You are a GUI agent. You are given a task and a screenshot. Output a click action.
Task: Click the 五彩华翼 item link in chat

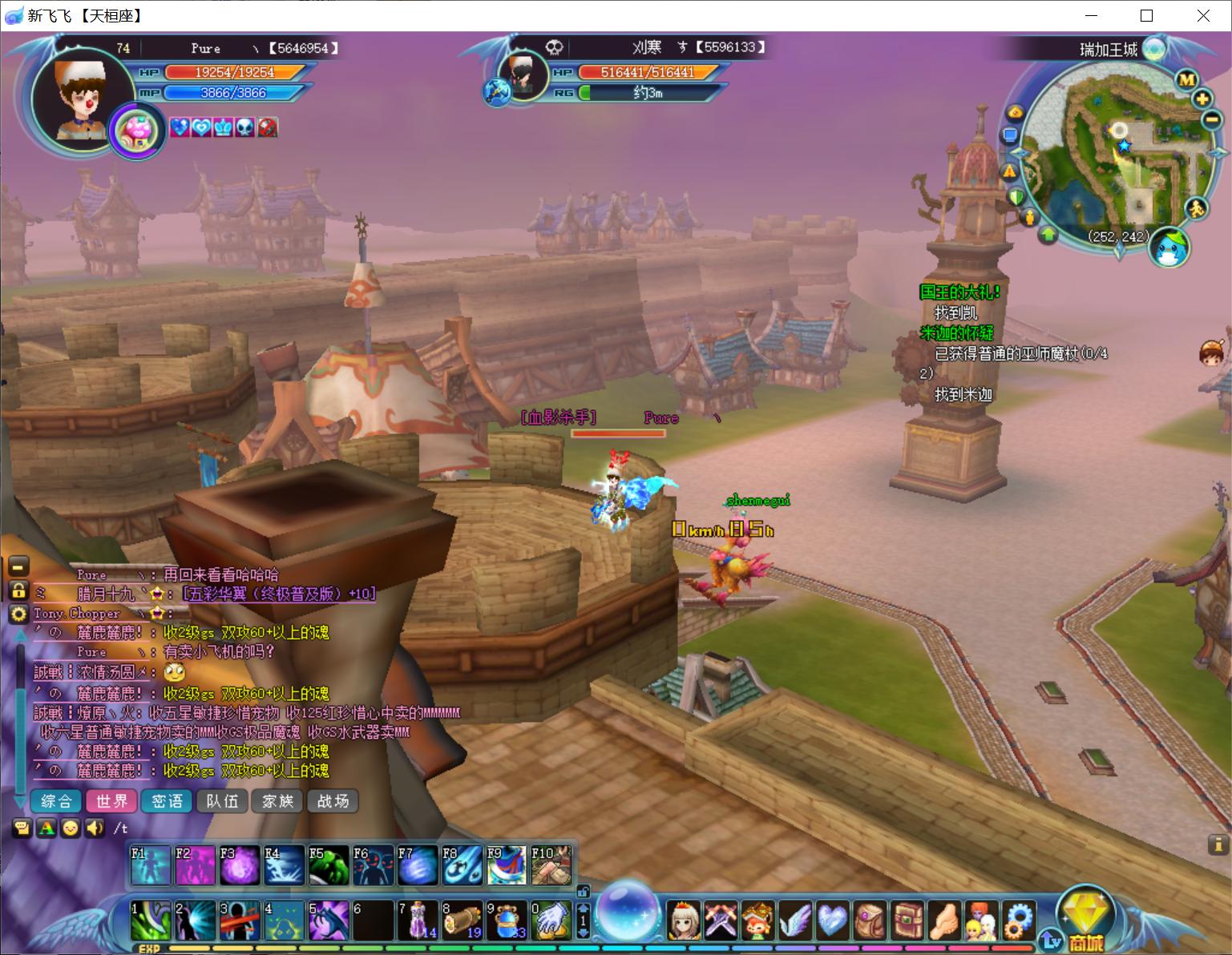pyautogui.click(x=278, y=594)
